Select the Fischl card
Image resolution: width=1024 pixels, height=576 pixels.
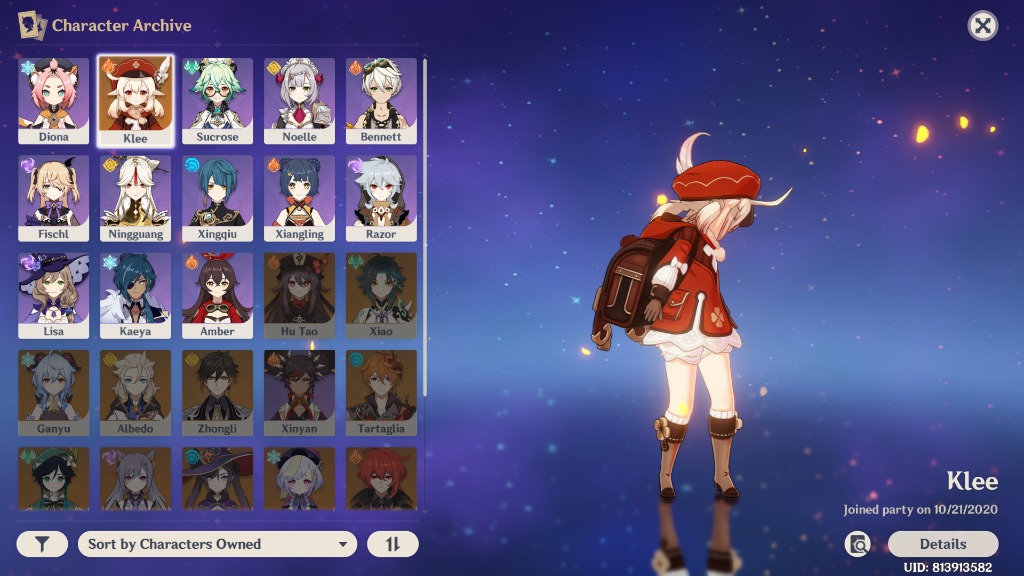[54, 197]
